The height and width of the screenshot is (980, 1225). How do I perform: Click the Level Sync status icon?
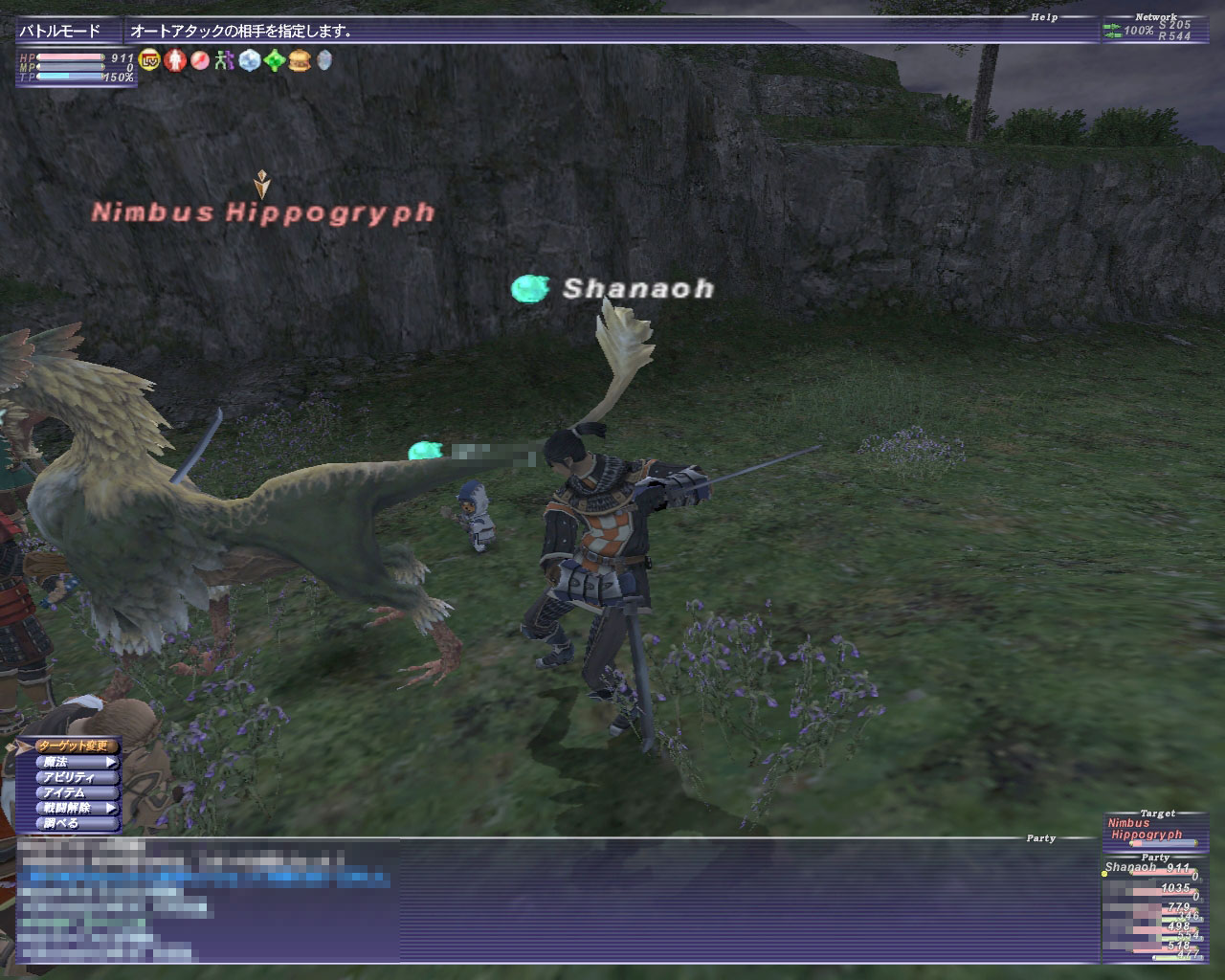click(149, 61)
